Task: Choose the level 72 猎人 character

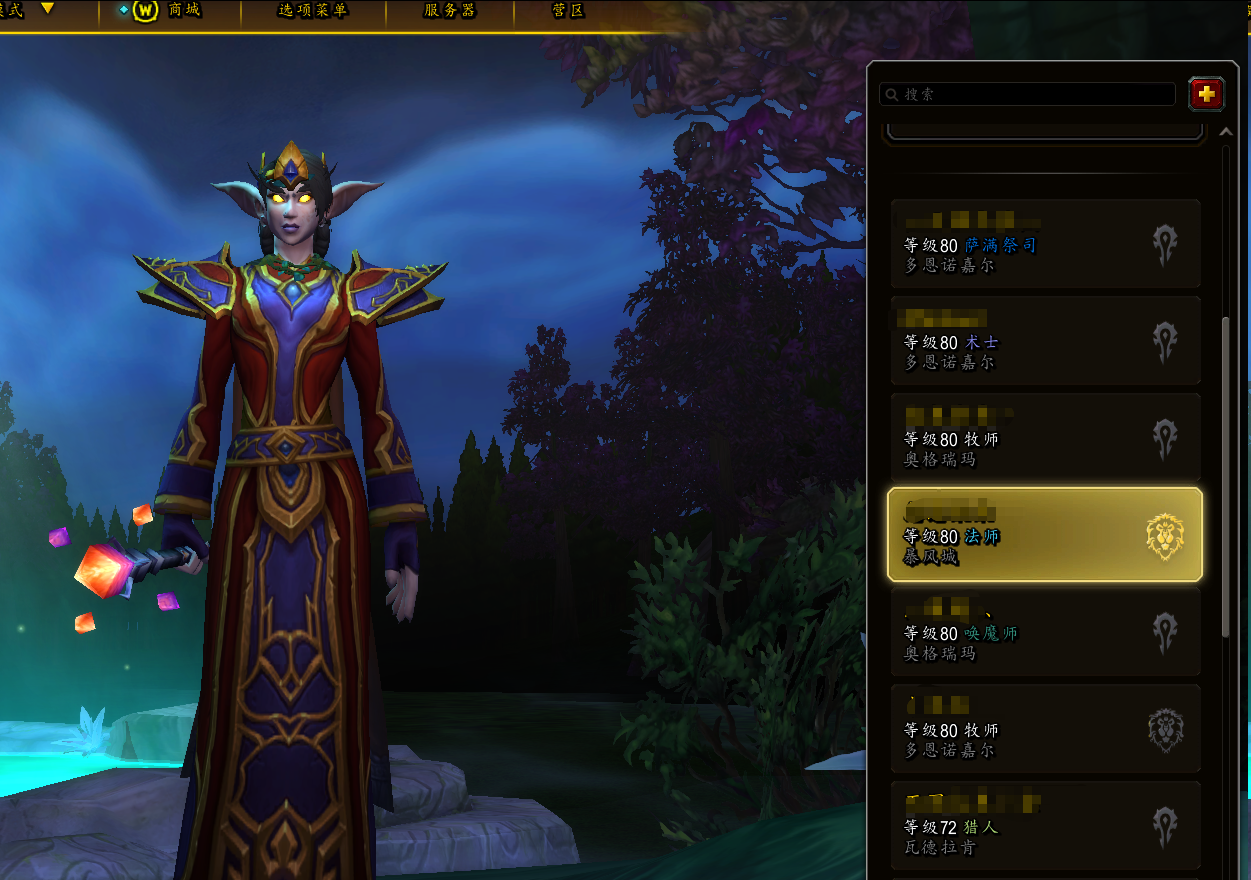Action: point(1046,826)
